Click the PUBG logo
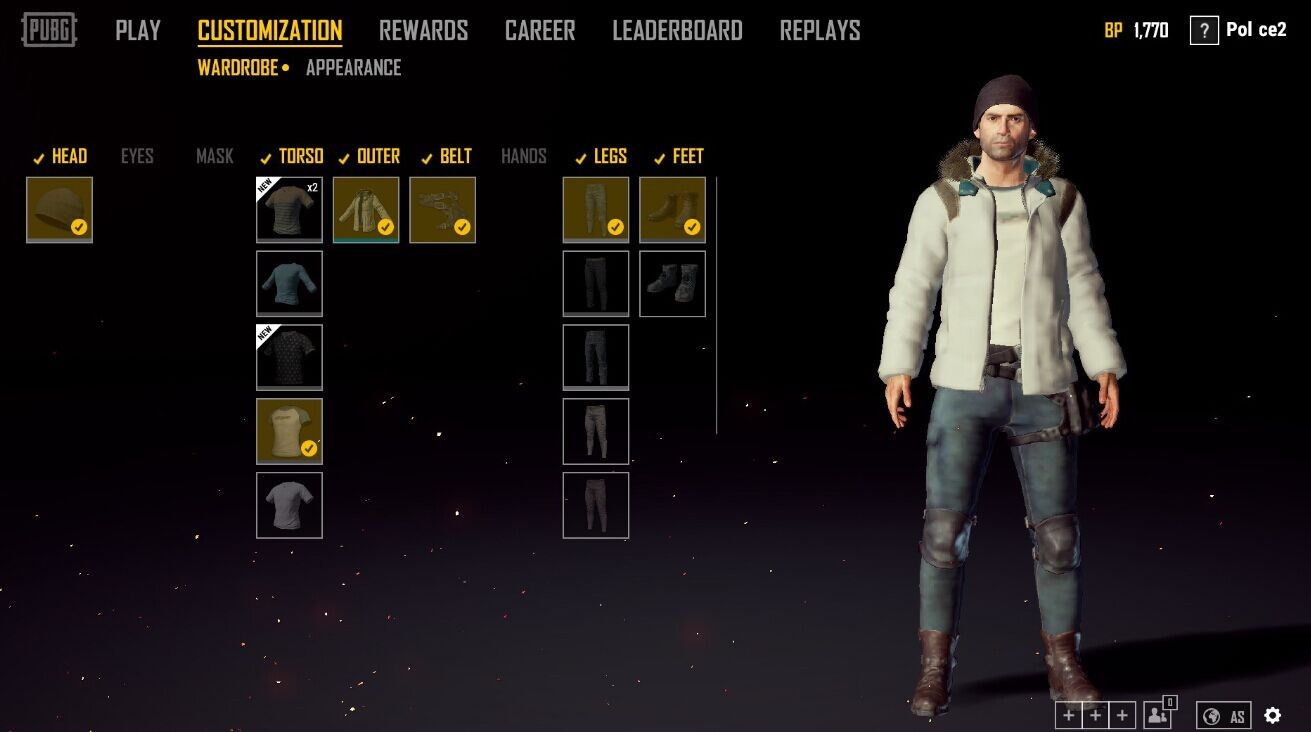The image size is (1311, 732). [49, 30]
